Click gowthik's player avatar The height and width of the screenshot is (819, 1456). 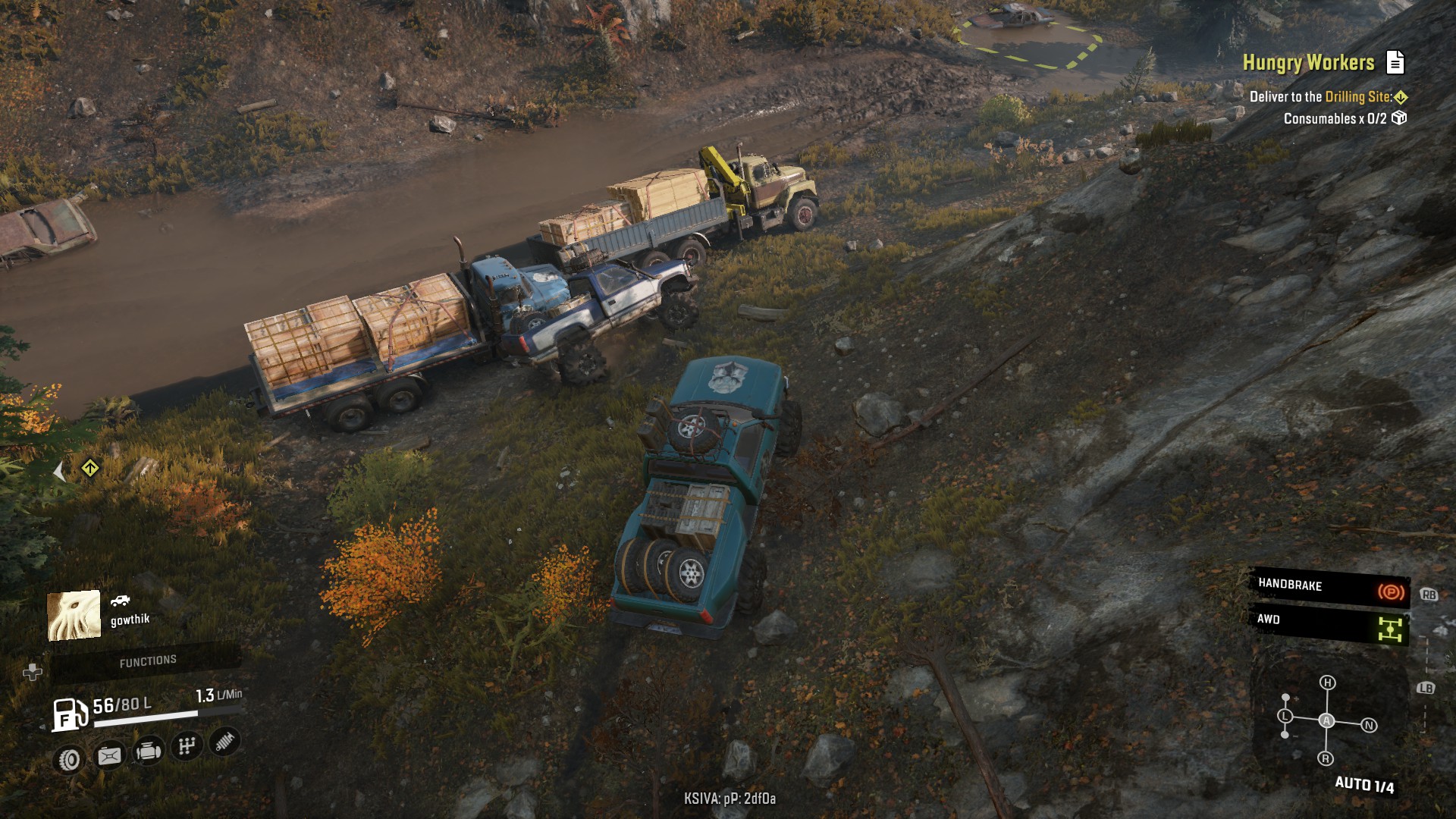click(74, 615)
